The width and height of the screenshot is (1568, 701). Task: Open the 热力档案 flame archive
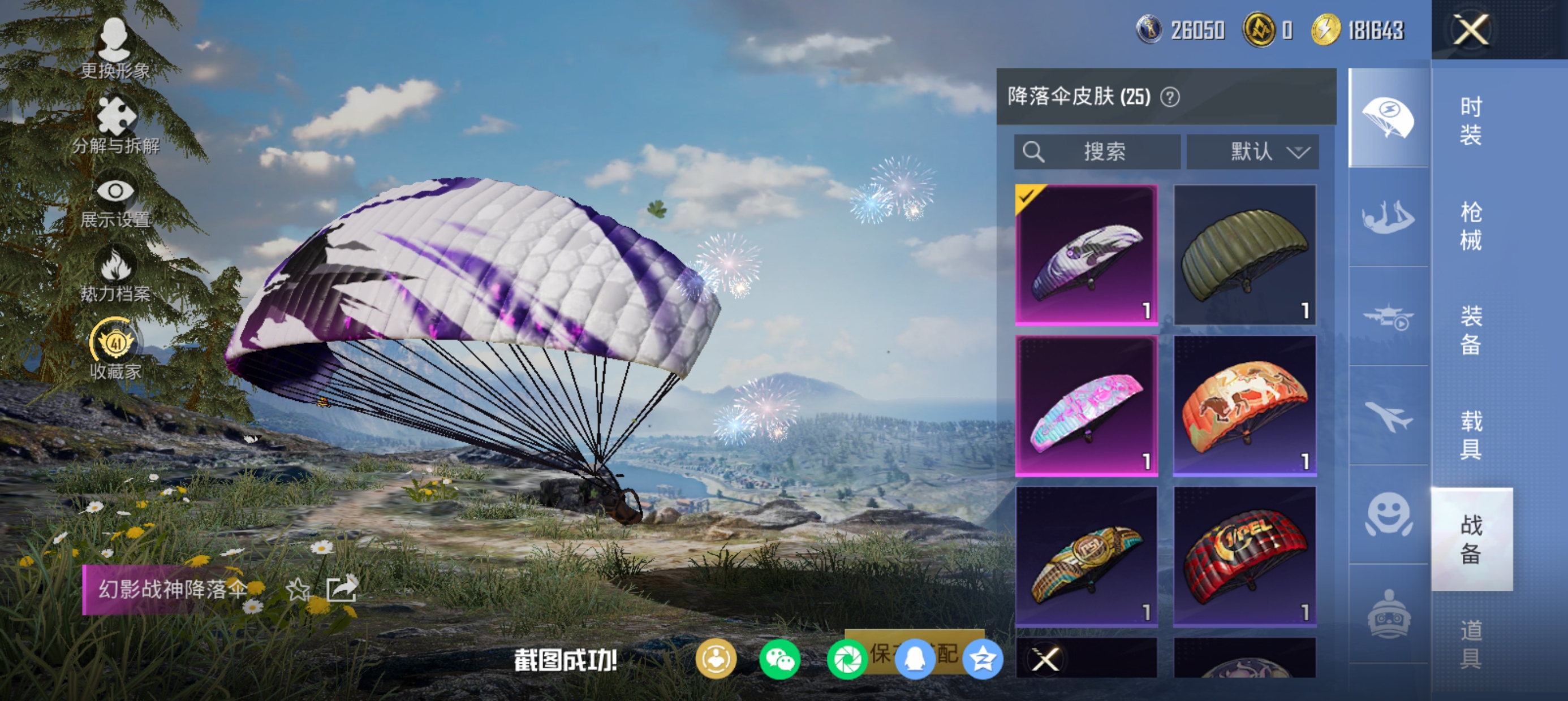pos(115,276)
